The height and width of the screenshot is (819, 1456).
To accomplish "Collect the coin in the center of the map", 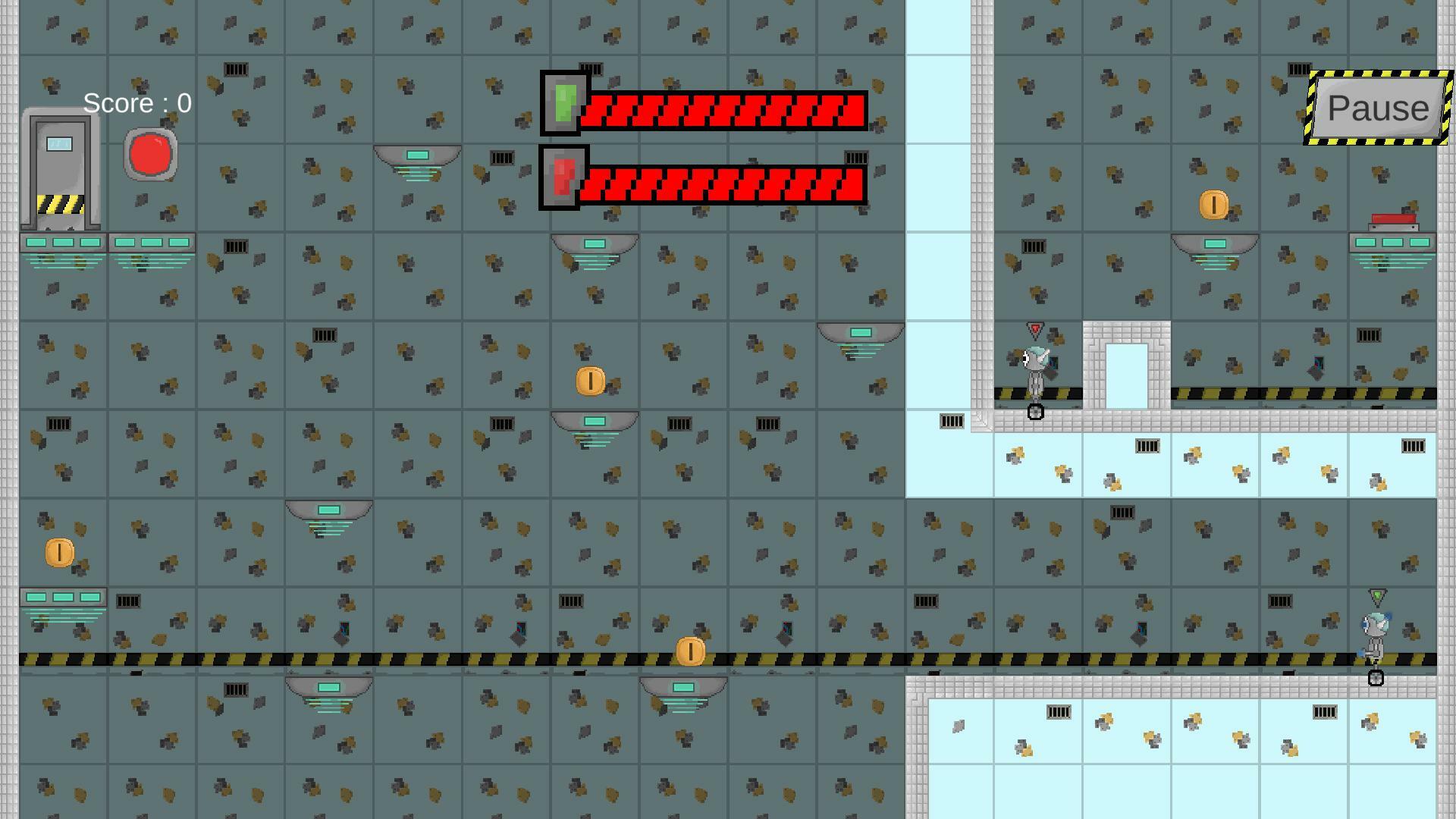I will point(588,380).
